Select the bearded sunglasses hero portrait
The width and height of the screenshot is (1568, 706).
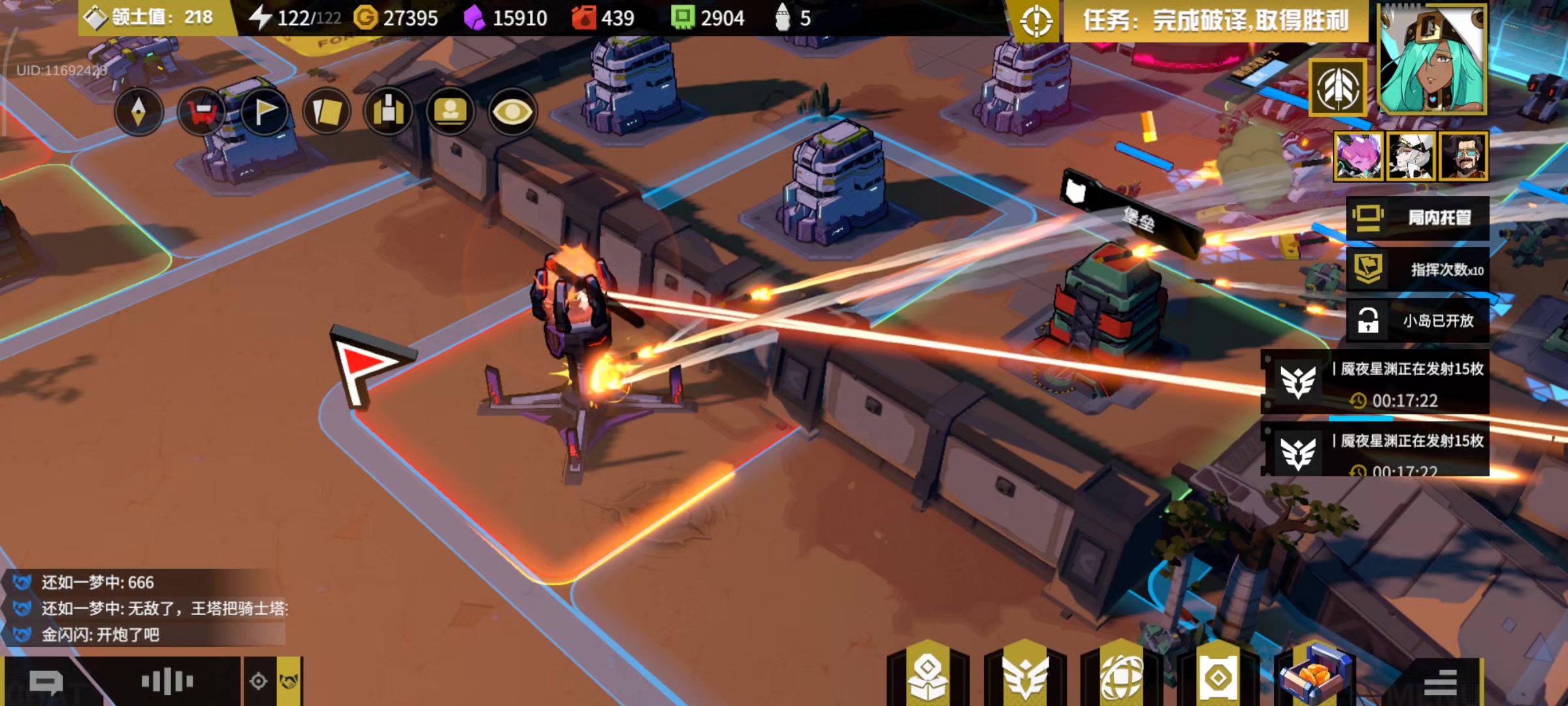(x=1463, y=156)
